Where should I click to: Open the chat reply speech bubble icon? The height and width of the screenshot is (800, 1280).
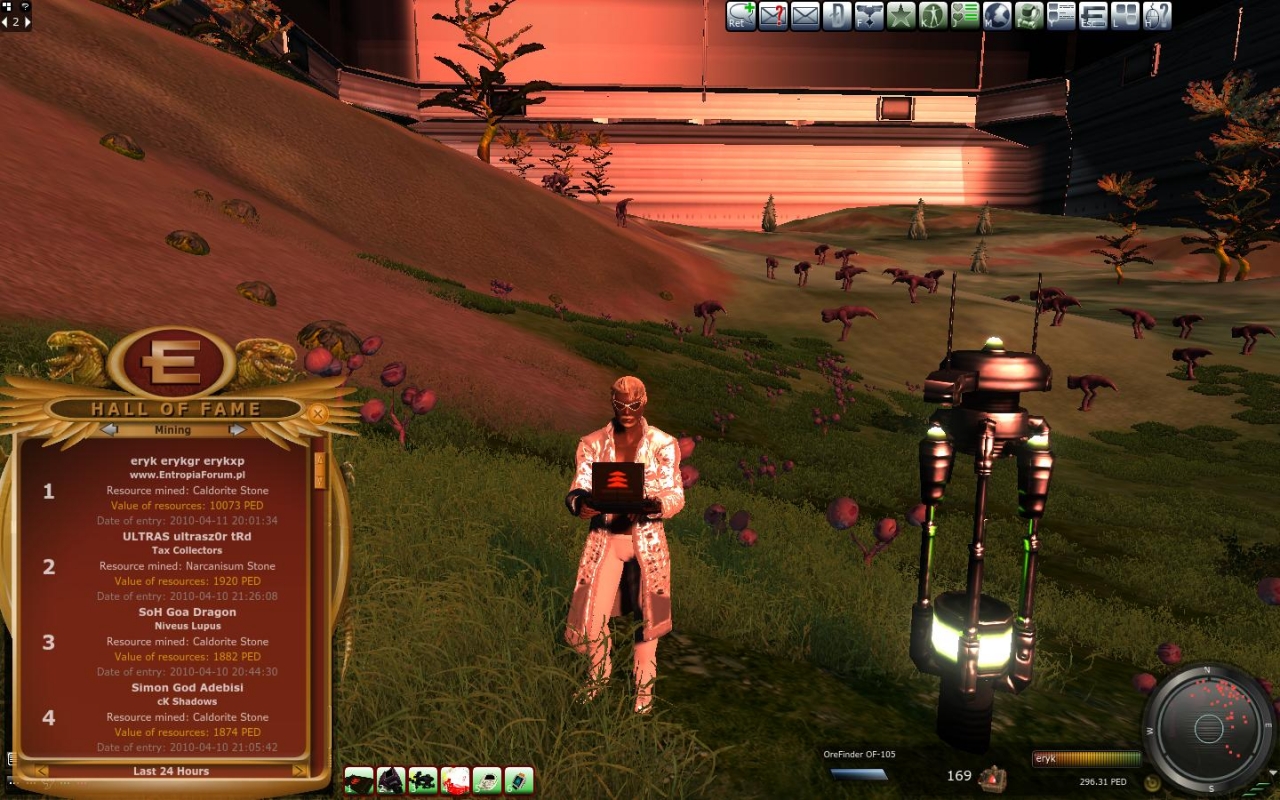coord(741,16)
